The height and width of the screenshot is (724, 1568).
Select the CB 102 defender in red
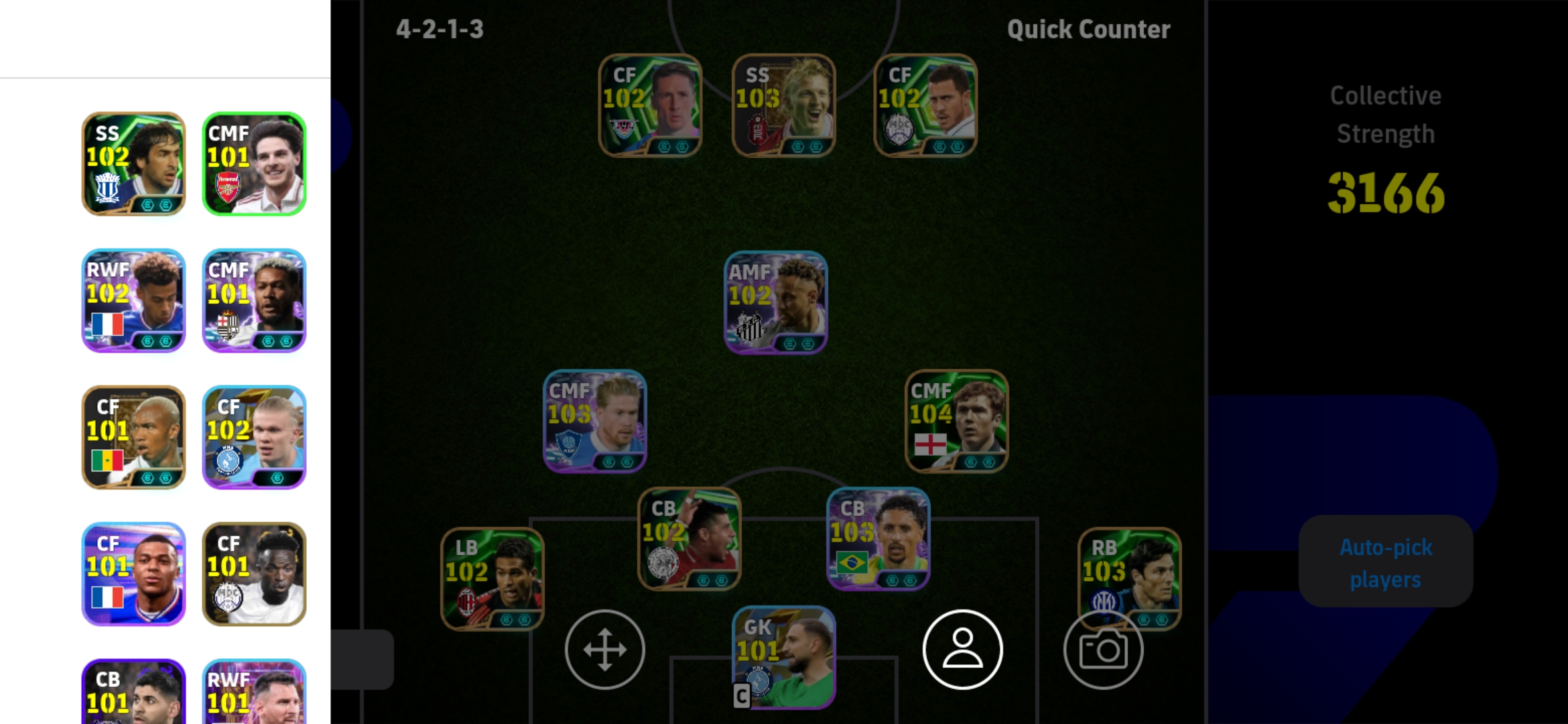click(689, 539)
